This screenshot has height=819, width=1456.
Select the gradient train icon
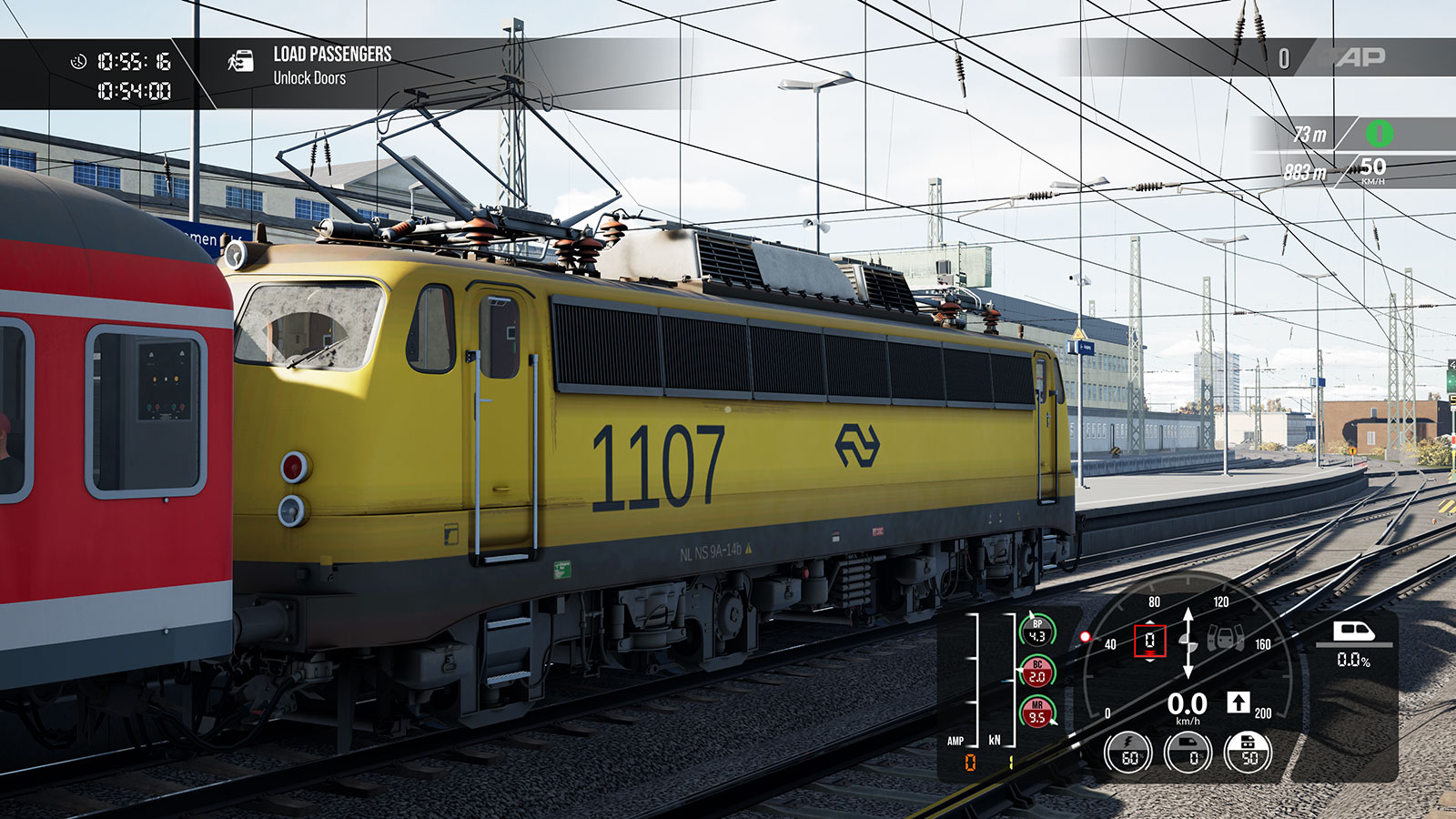pyautogui.click(x=1353, y=632)
